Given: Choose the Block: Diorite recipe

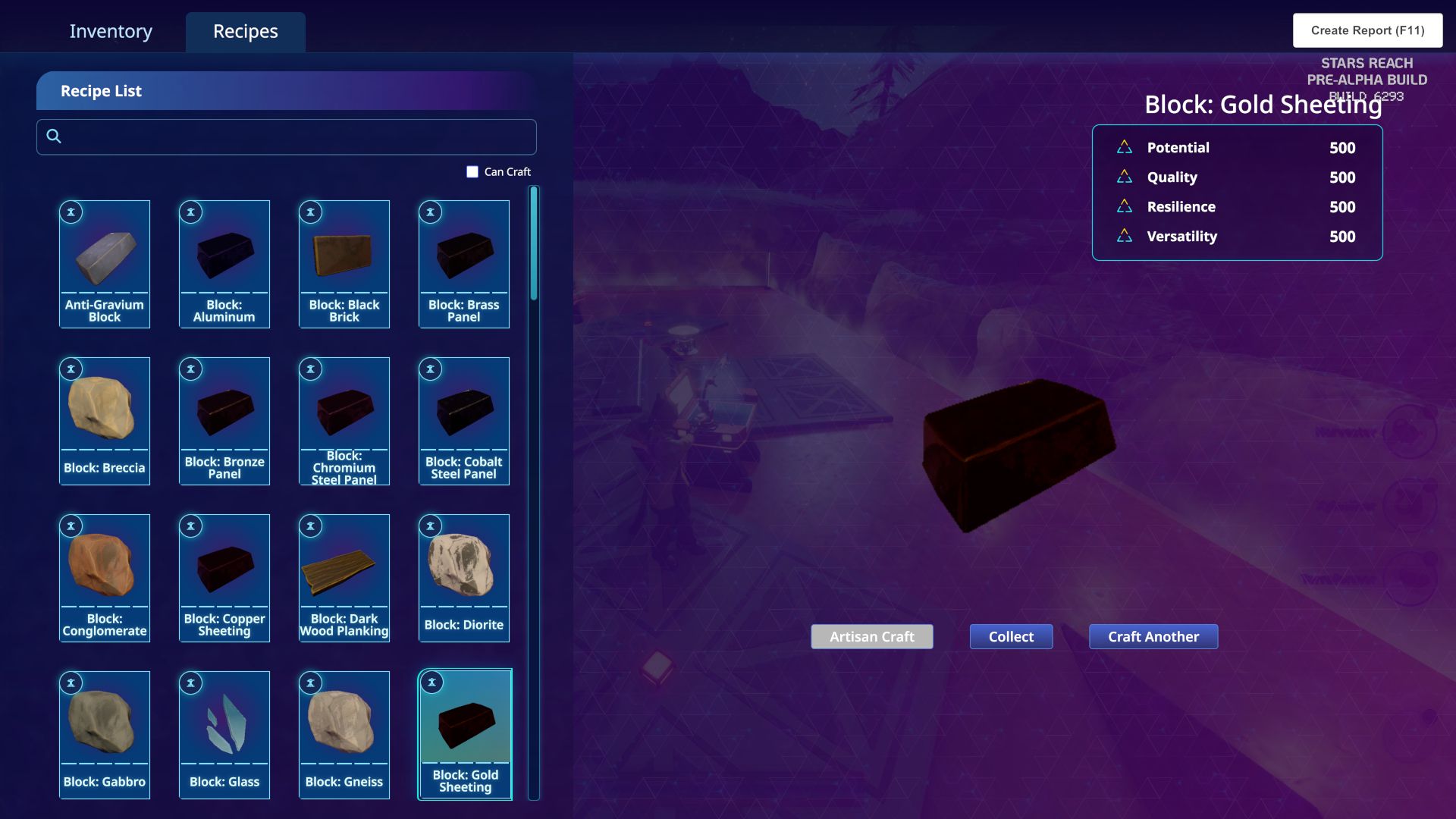Looking at the screenshot, I should 464,578.
